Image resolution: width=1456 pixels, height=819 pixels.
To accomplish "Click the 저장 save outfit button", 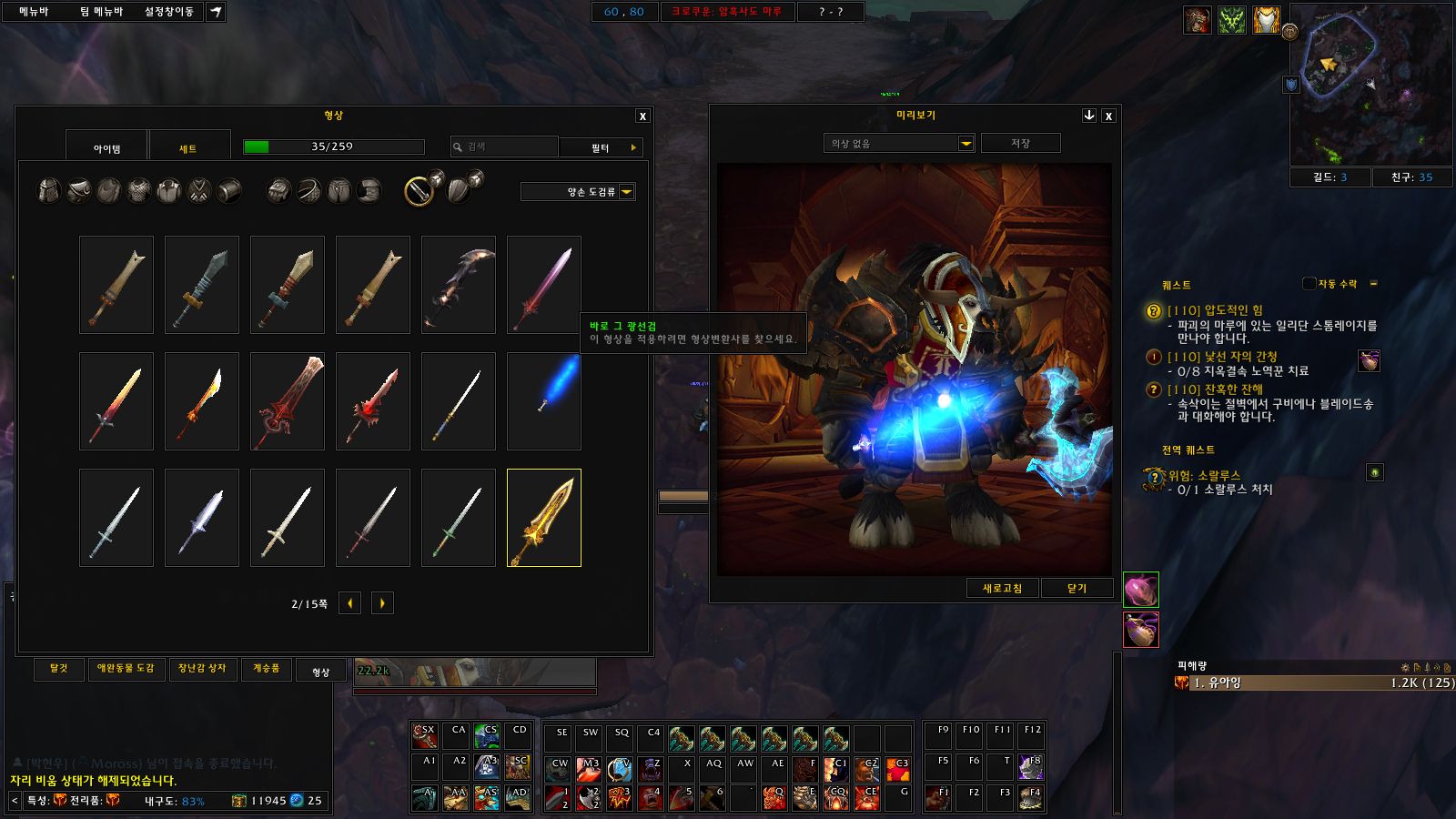I will pyautogui.click(x=1020, y=144).
